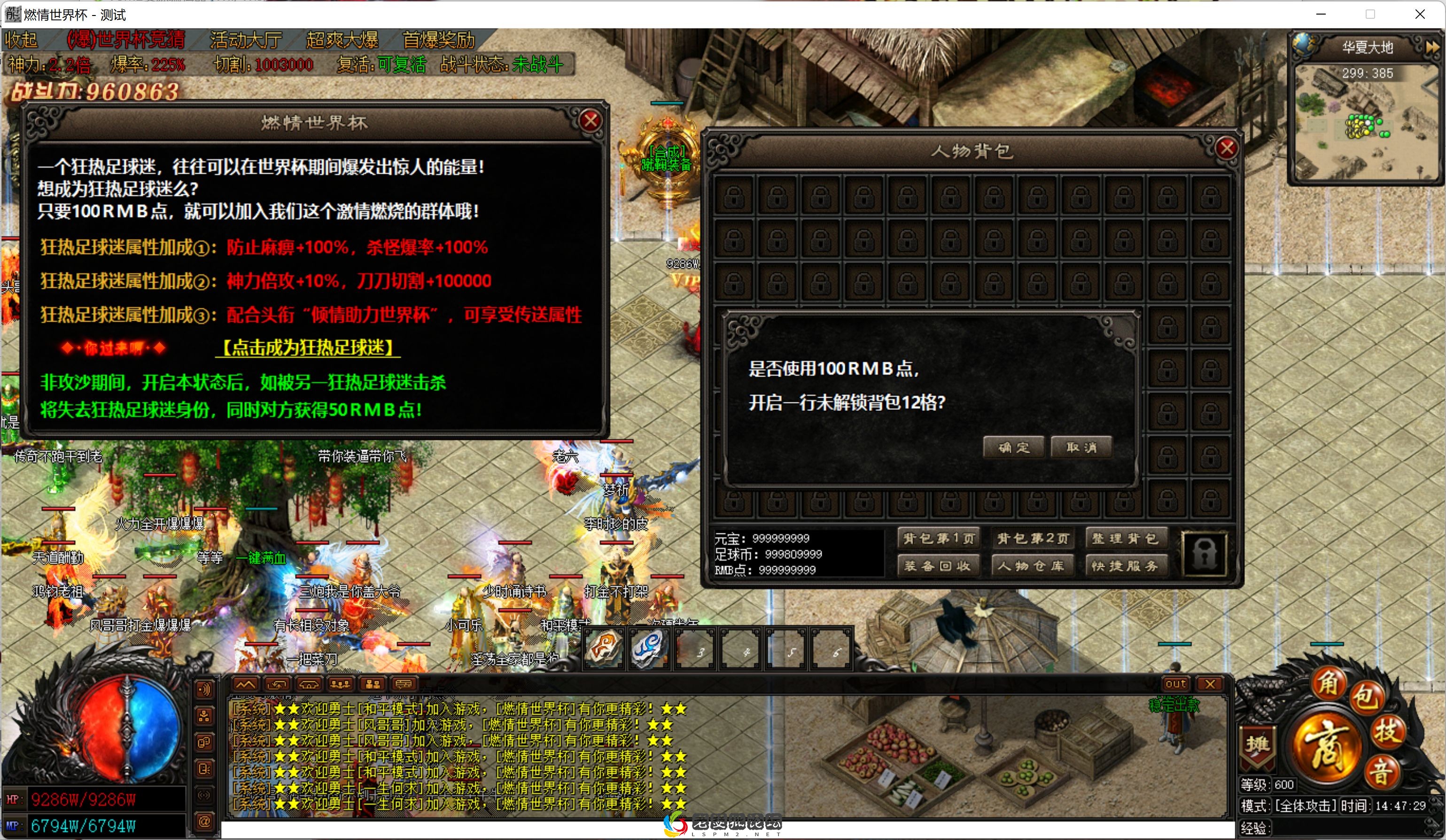This screenshot has height=840, width=1446.
Task: Open character sheet via 角 button
Action: point(1328,682)
